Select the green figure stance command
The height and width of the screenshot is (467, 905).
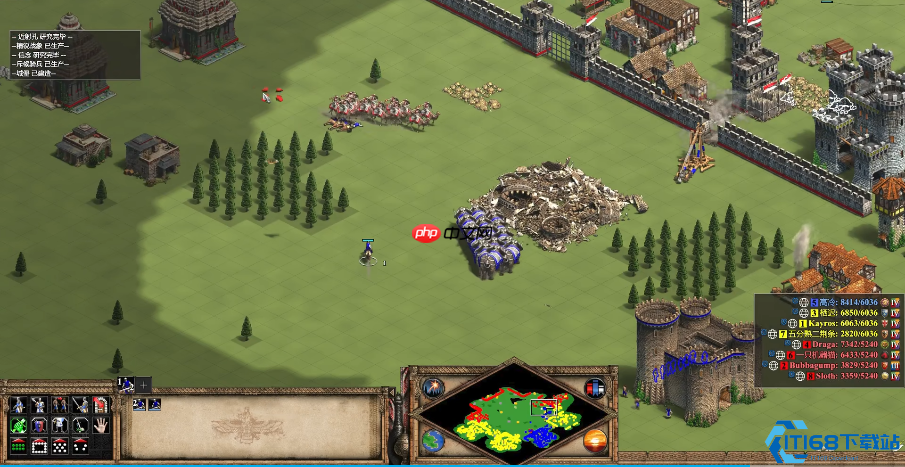pos(18,425)
